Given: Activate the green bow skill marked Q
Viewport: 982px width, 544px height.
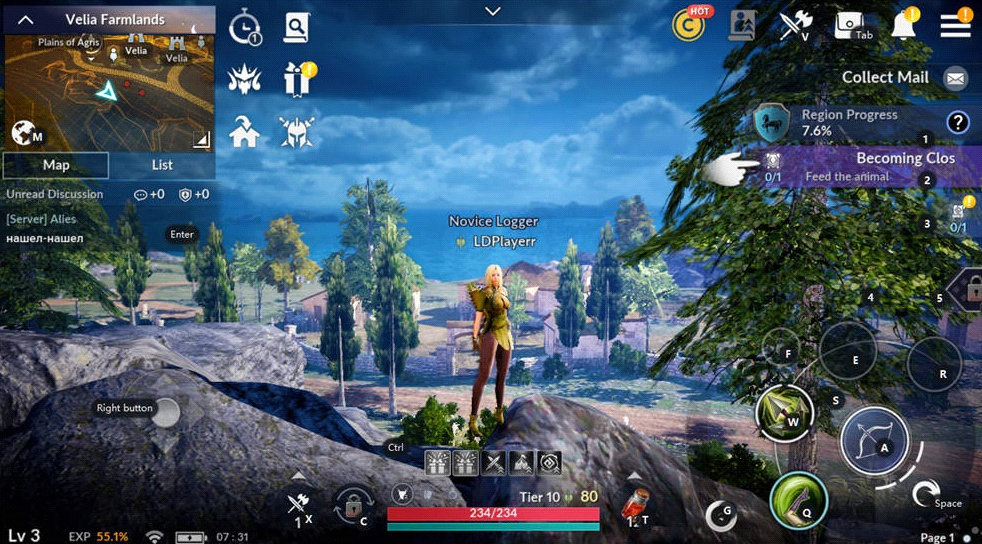Looking at the screenshot, I should [798, 500].
